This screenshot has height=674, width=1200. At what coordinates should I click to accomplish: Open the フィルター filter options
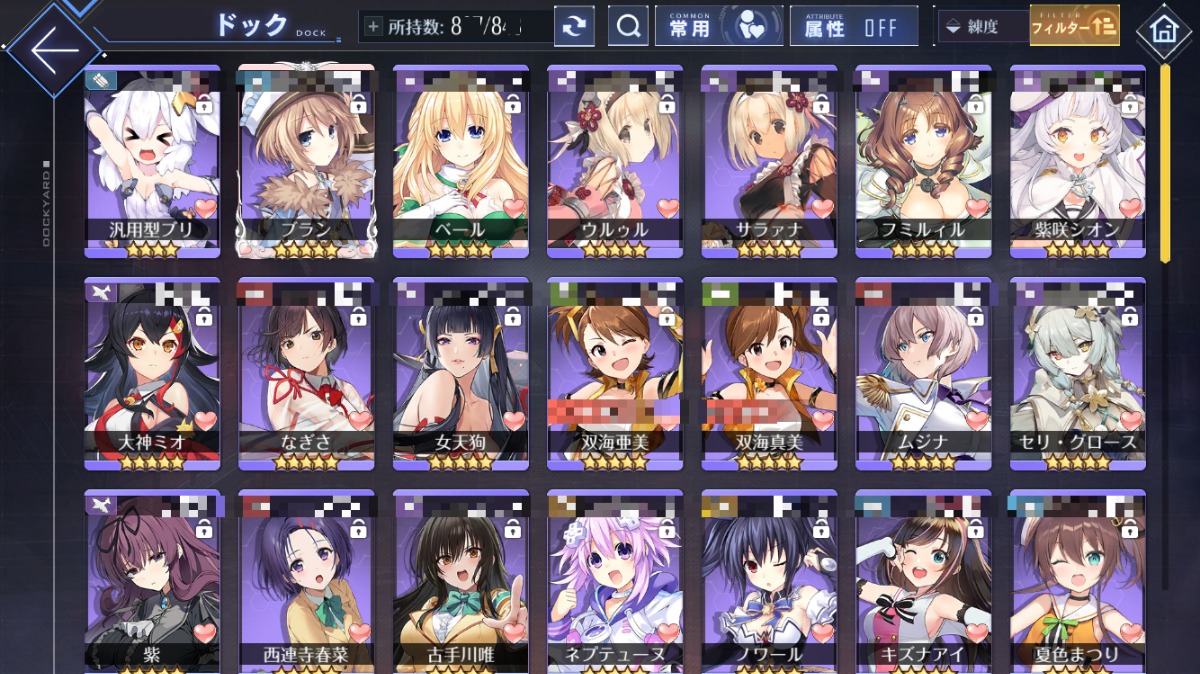1074,27
